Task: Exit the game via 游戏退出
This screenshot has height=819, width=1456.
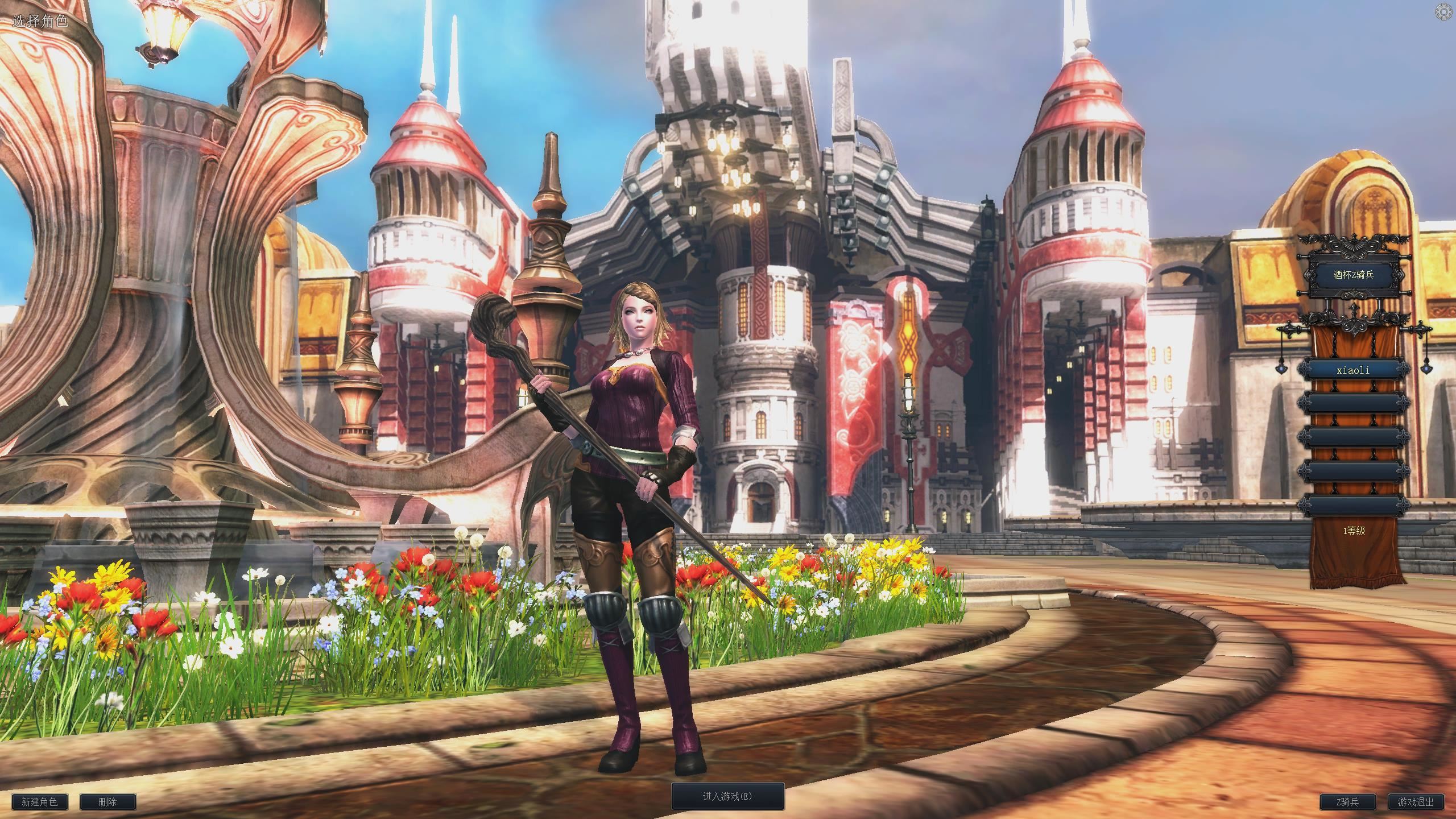Action: point(1416,802)
